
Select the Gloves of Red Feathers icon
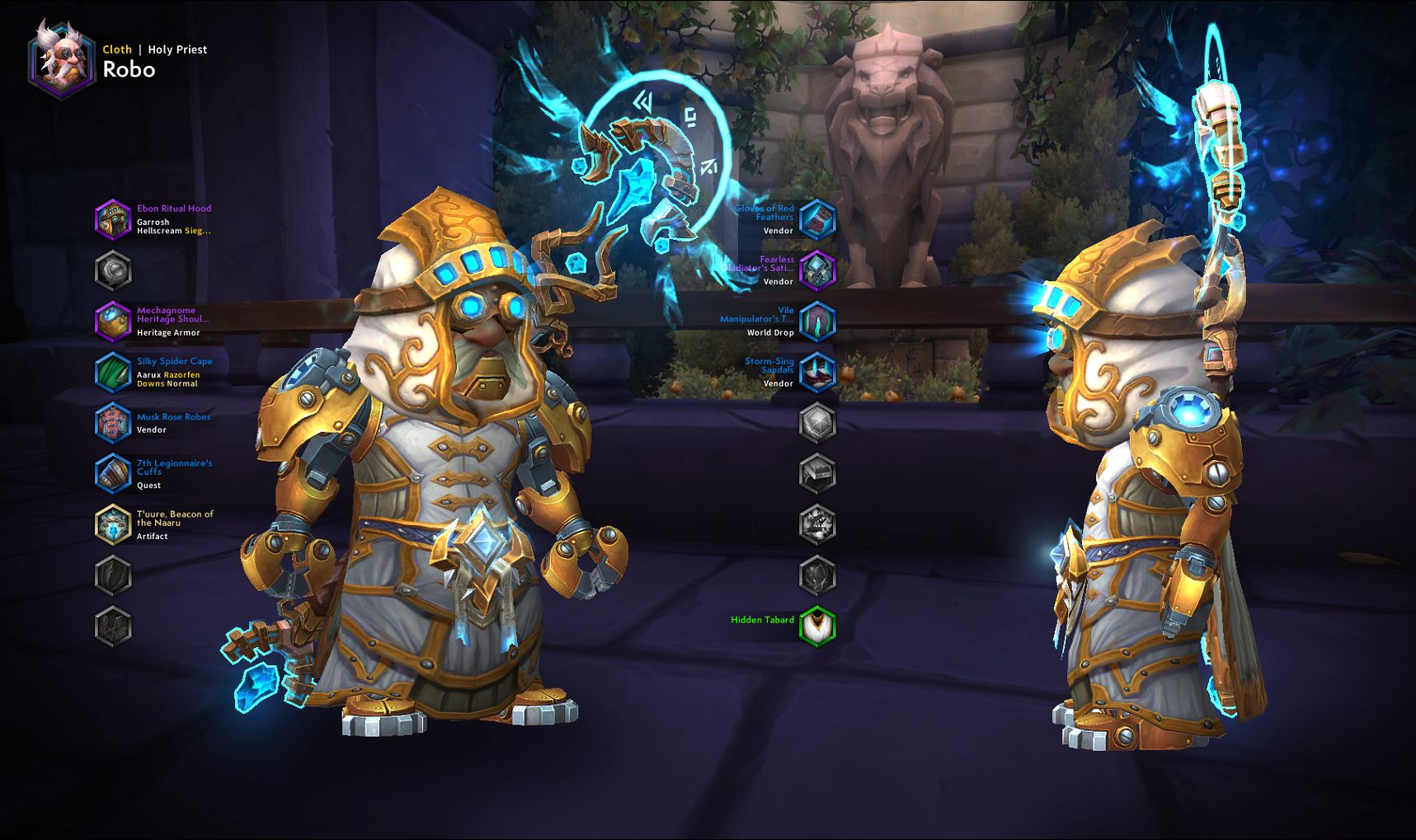(x=817, y=218)
